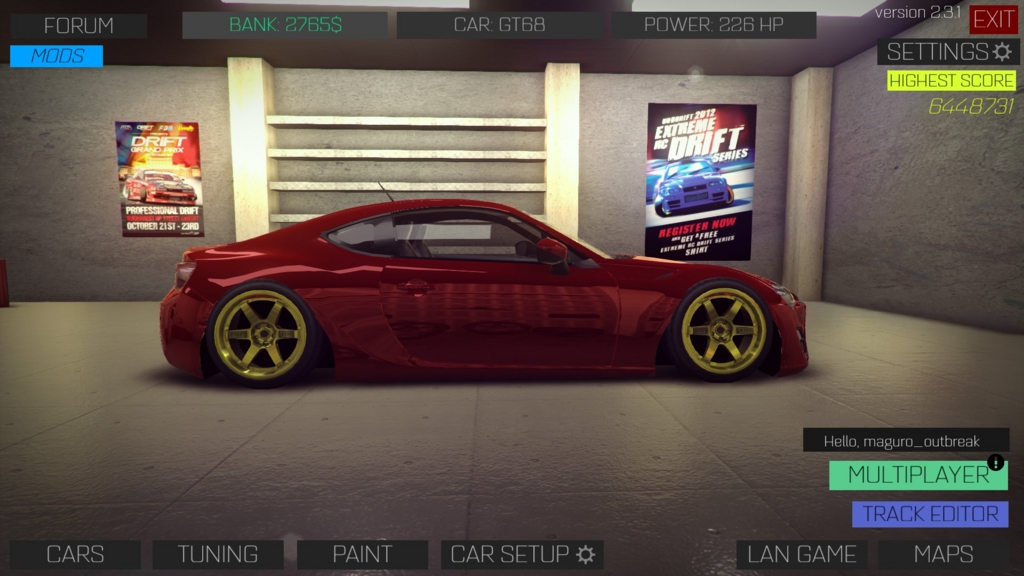Open the Settings menu
Image resolution: width=1024 pixels, height=576 pixels.
[x=948, y=52]
